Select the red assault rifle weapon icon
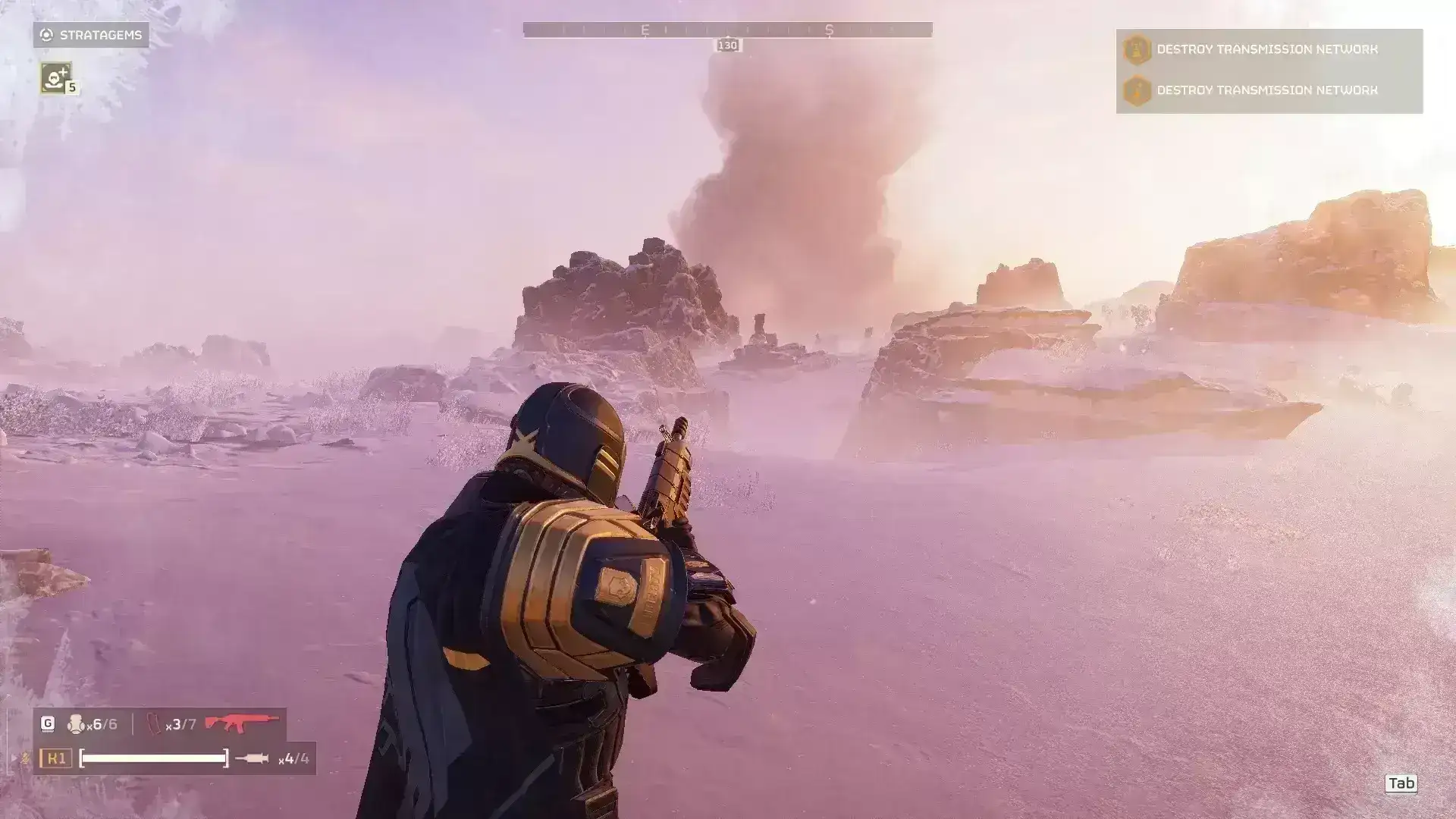Screen dimensions: 1456x819 (241, 723)
